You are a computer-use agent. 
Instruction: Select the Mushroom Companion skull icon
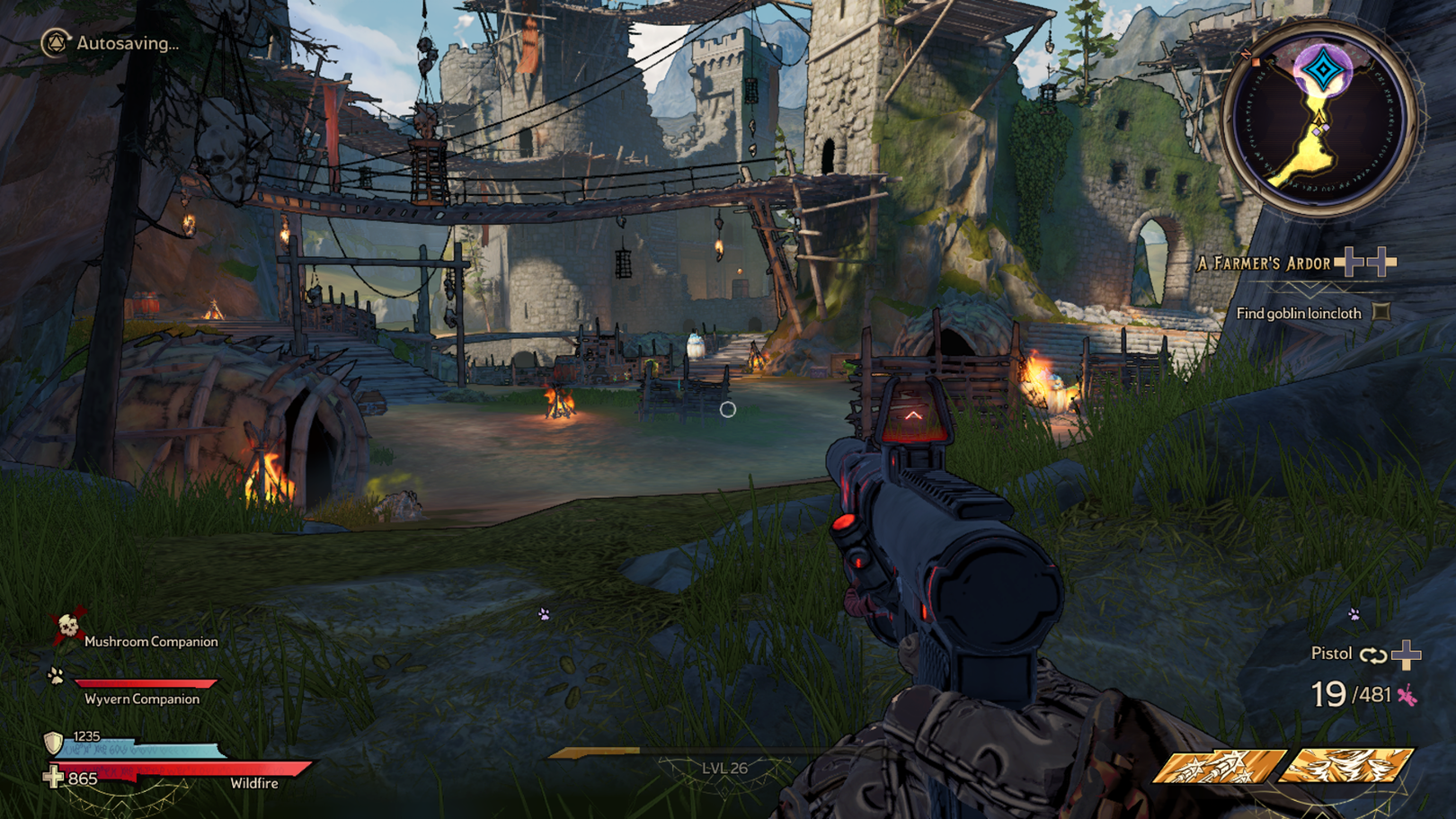click(67, 626)
